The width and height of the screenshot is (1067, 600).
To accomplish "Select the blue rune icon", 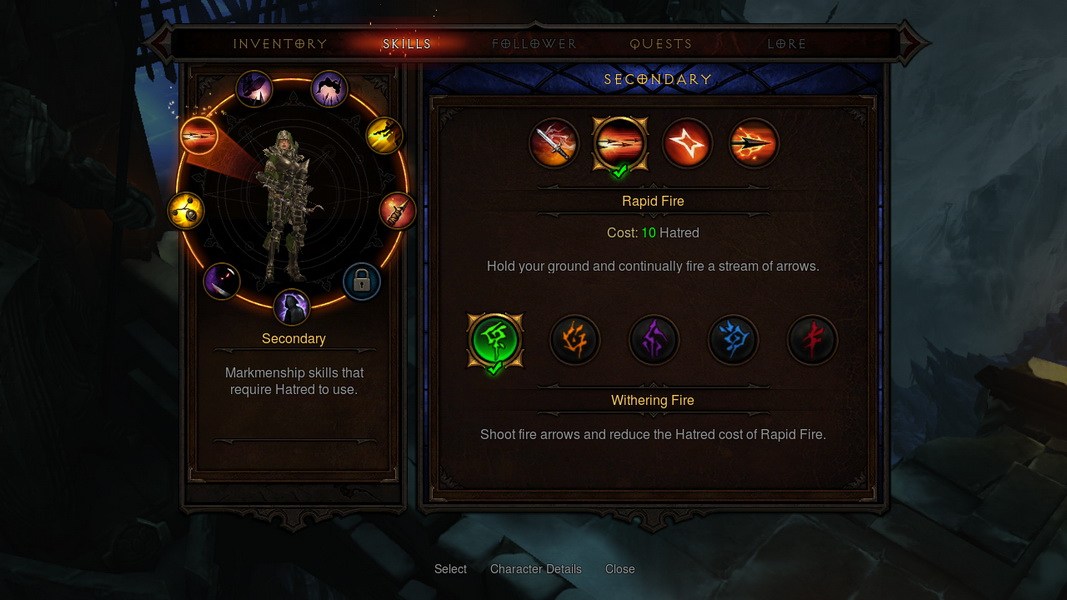I will tap(733, 340).
